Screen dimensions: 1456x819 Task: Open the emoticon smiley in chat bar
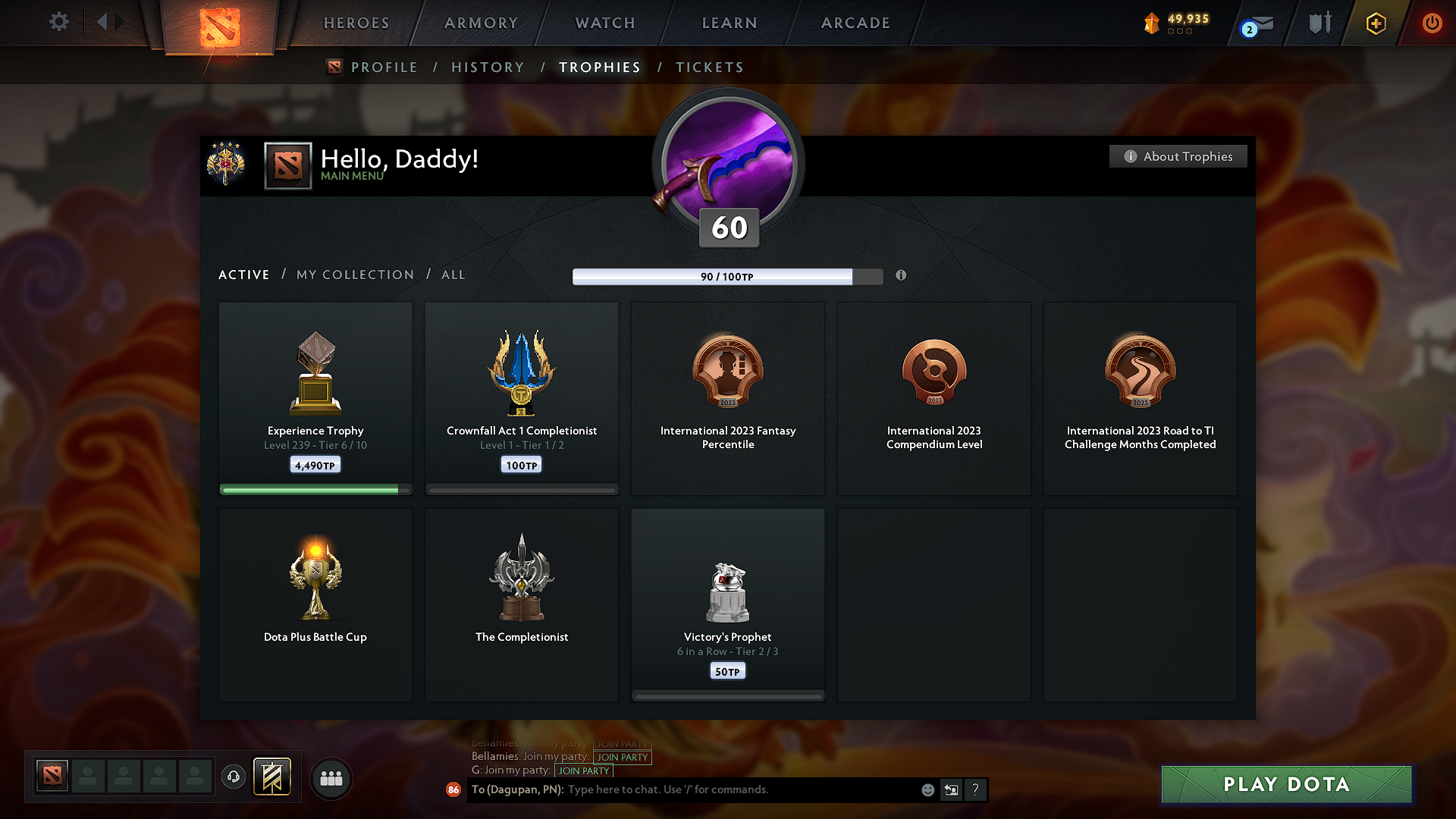coord(927,789)
